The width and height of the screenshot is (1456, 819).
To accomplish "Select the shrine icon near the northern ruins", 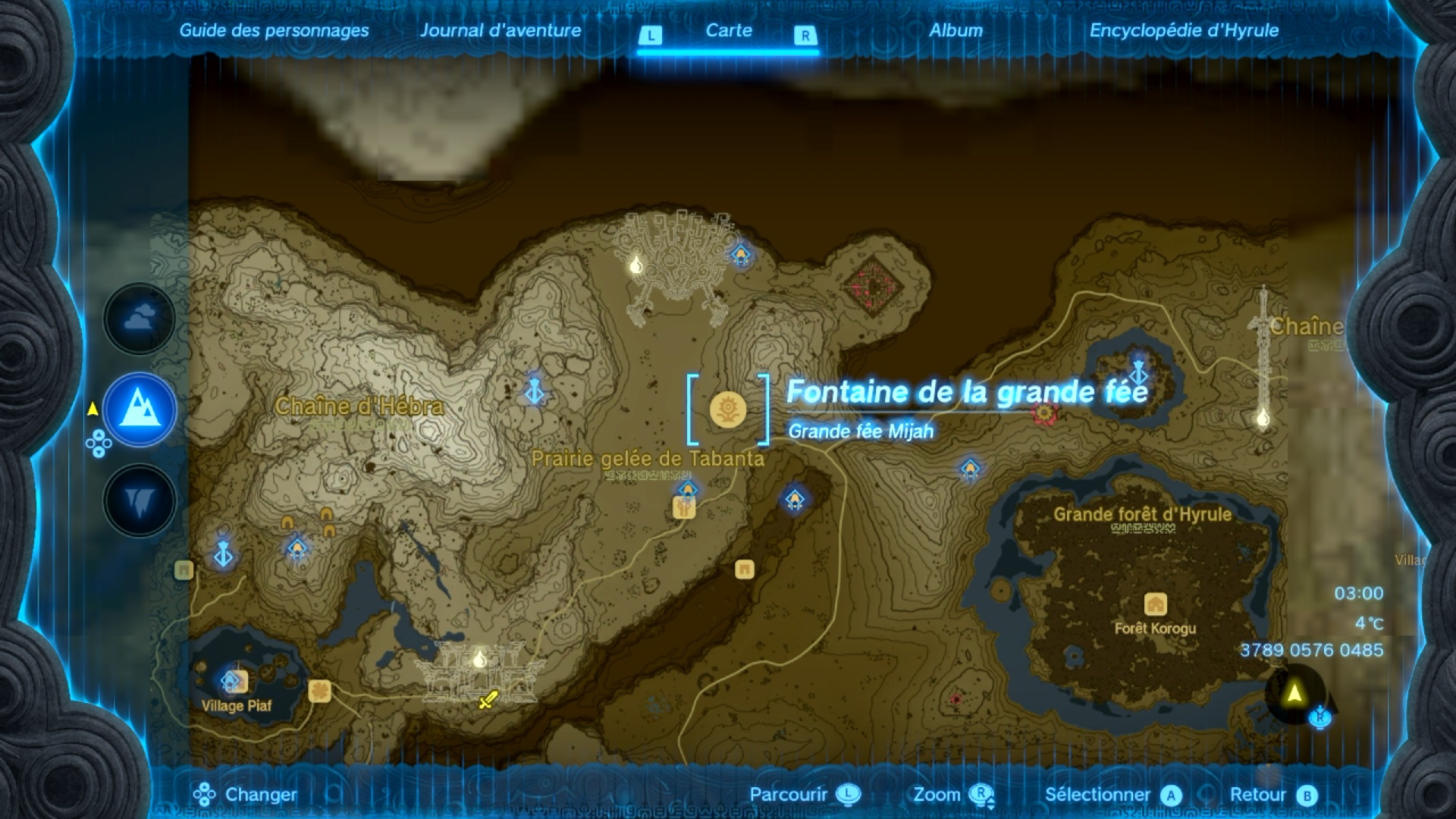I will coord(740,254).
